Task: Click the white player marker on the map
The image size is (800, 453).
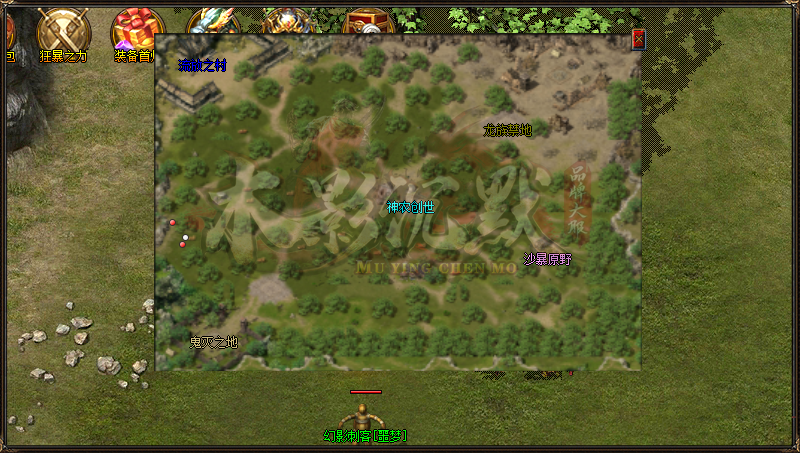Action: pos(186,237)
